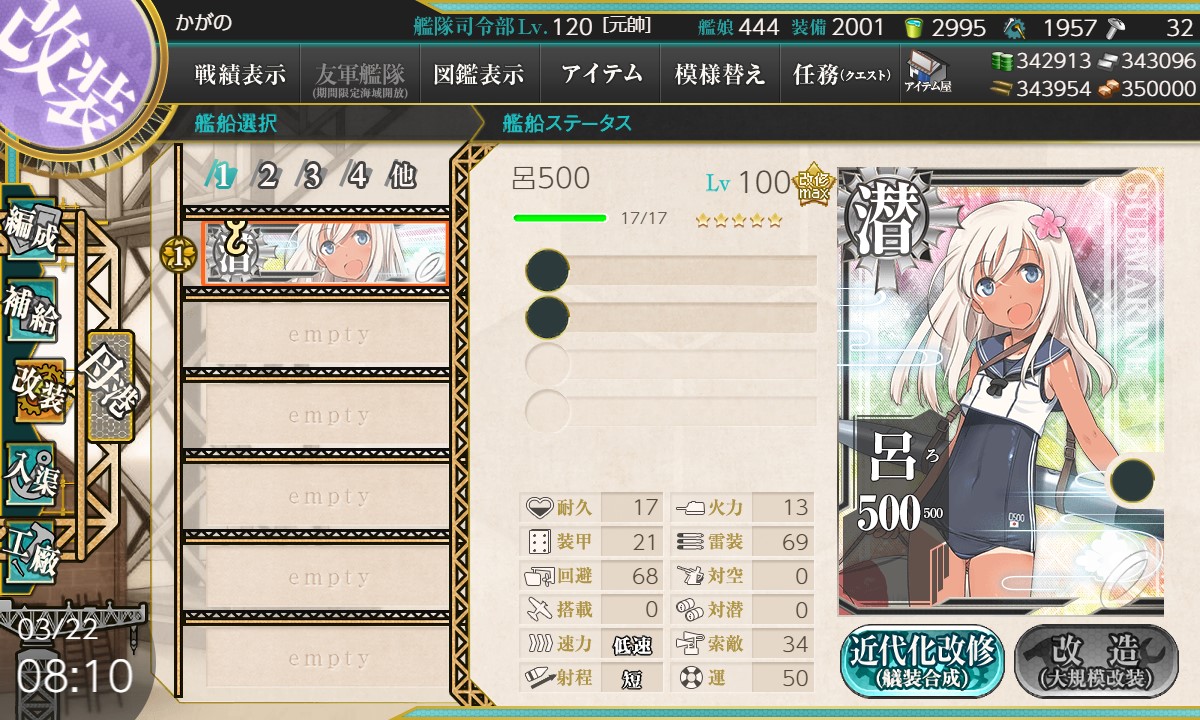This screenshot has width=1200, height=720.
Task: Select the 呂500 ship banner in the fleet list
Action: [325, 254]
